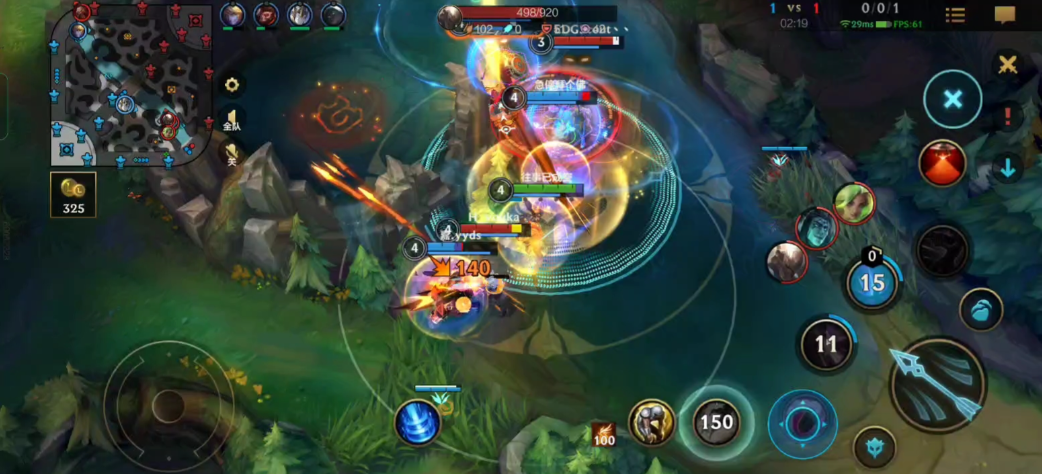
Task: Toggle the muted microphone button
Action: click(x=232, y=153)
